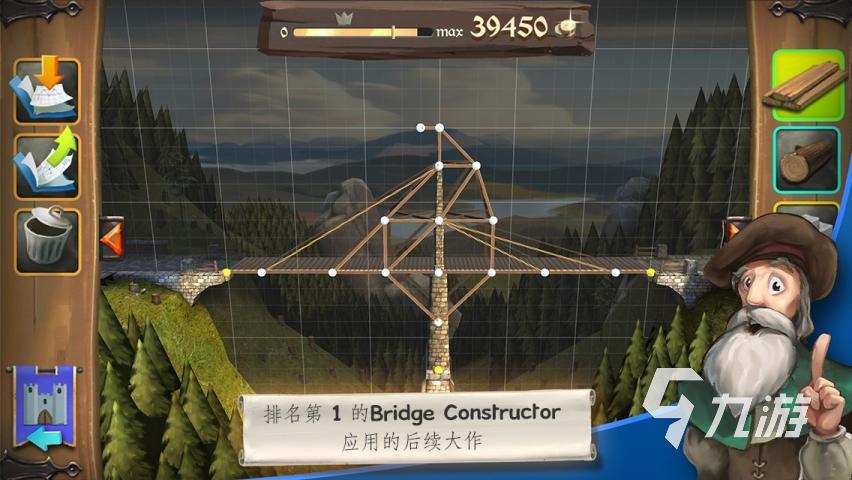Load a saved bridge blueprint
852x480 pixels.
pos(46,163)
